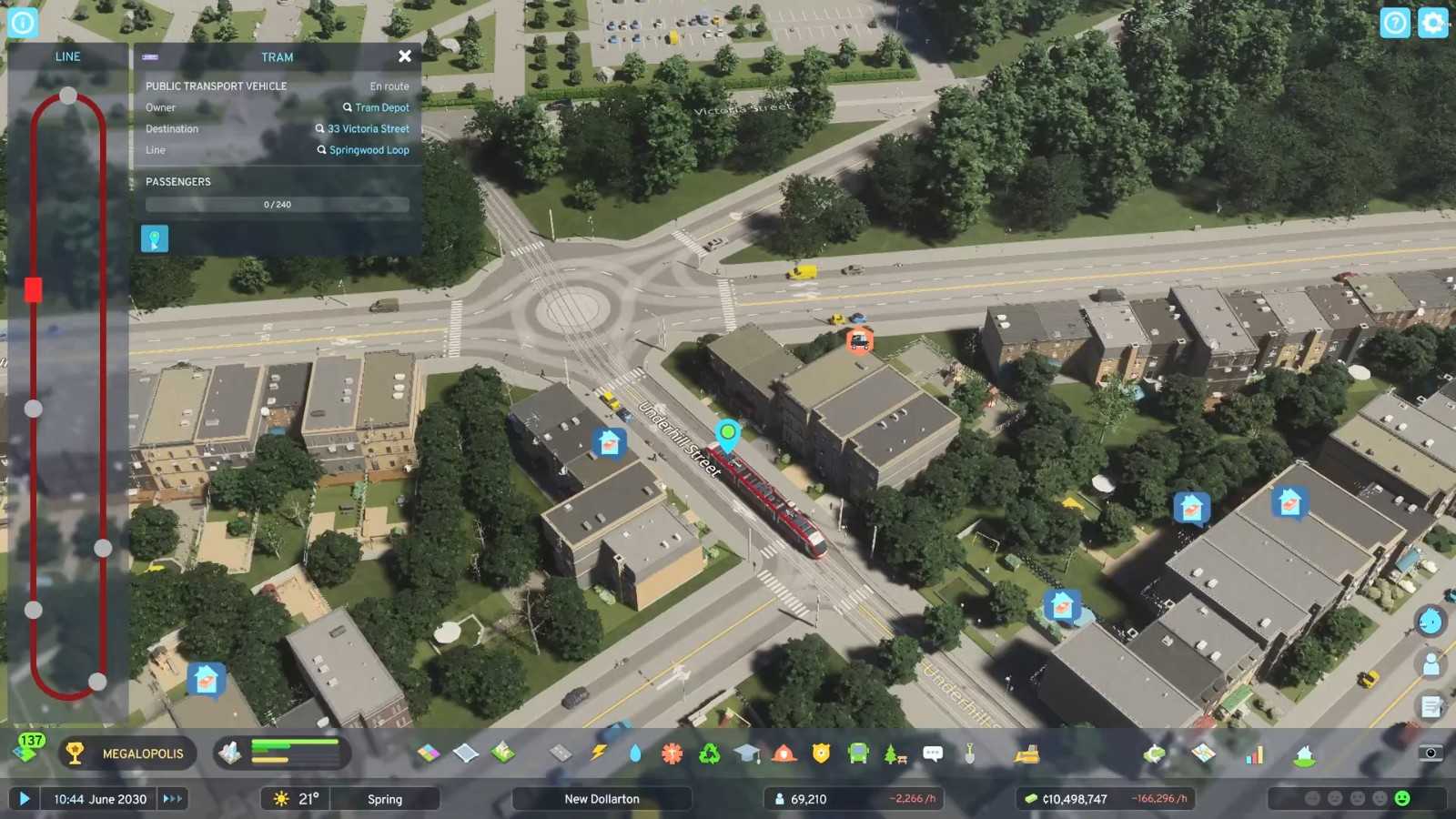Open the Springwood Loop line link
Viewport: 1456px width, 819px height.
click(369, 150)
